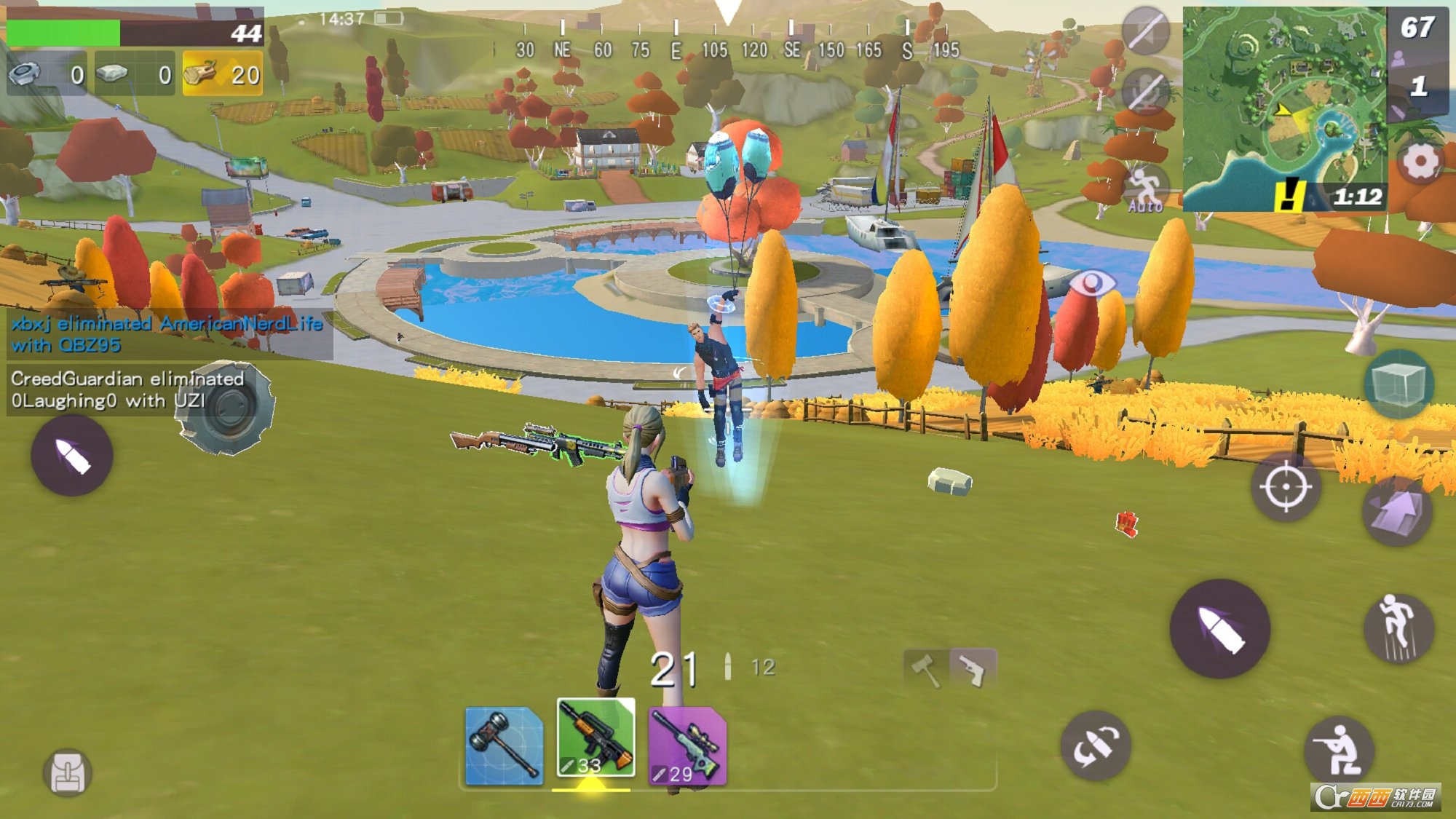Fire with the bullet button beside the joystick
The image size is (1456, 819).
click(71, 456)
